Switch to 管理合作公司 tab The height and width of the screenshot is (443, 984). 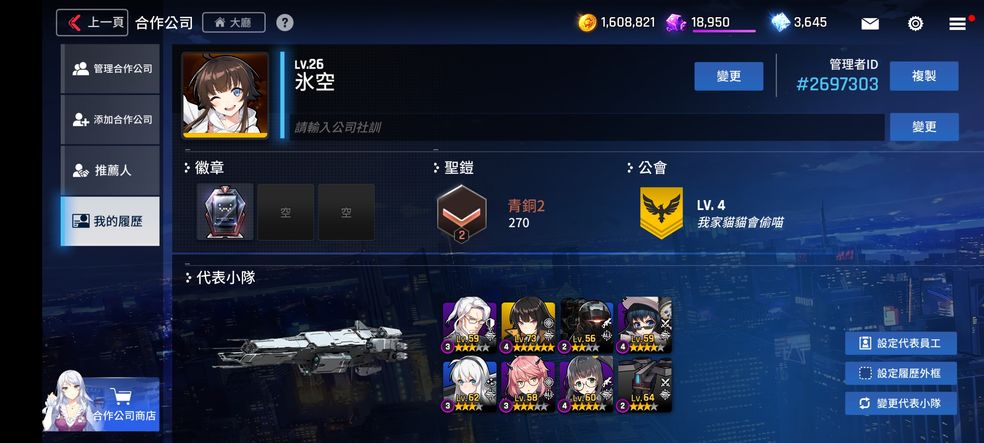pos(110,69)
